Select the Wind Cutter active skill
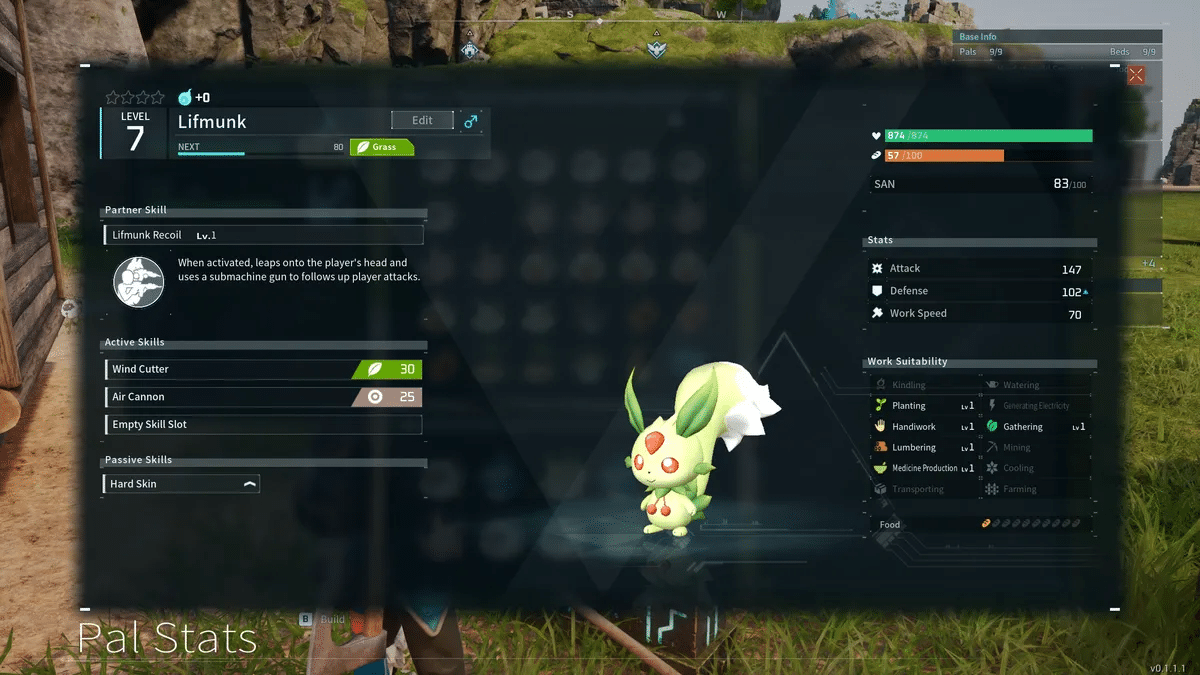The height and width of the screenshot is (675, 1200). click(263, 369)
